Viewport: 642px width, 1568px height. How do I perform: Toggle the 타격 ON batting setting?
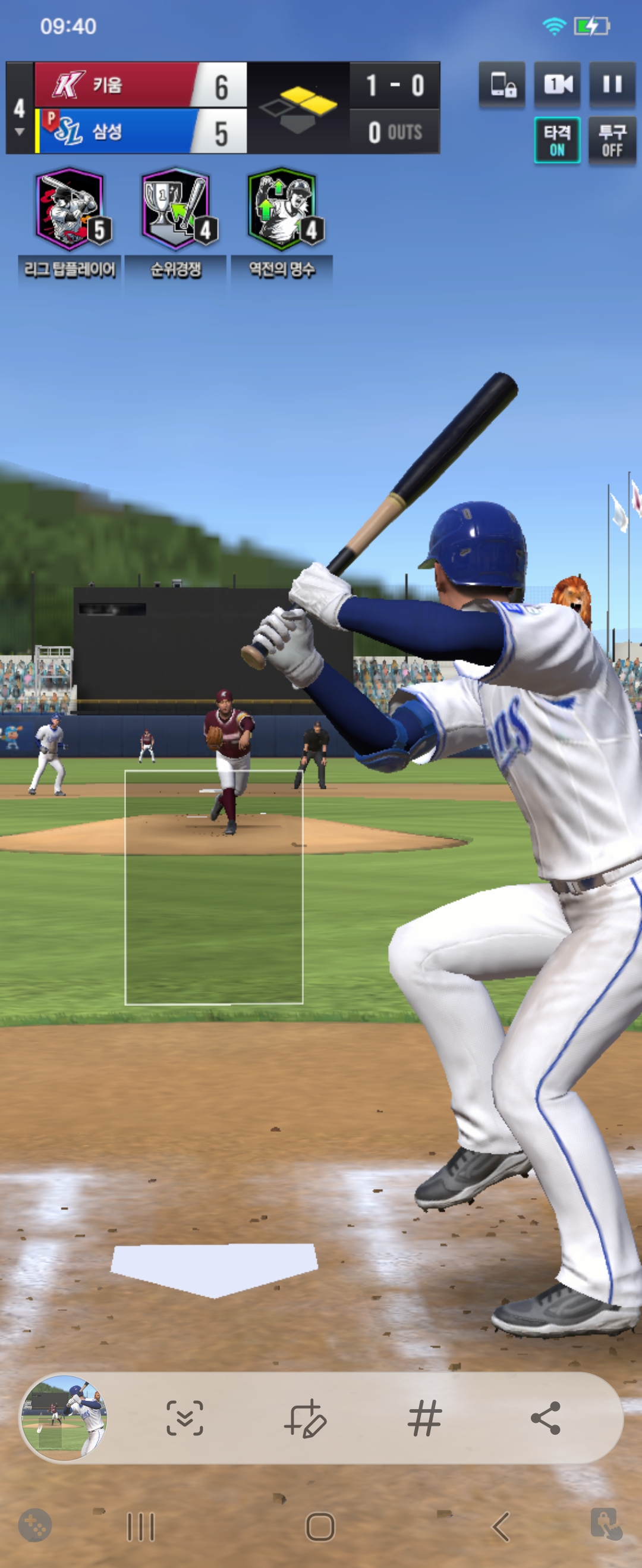point(557,140)
